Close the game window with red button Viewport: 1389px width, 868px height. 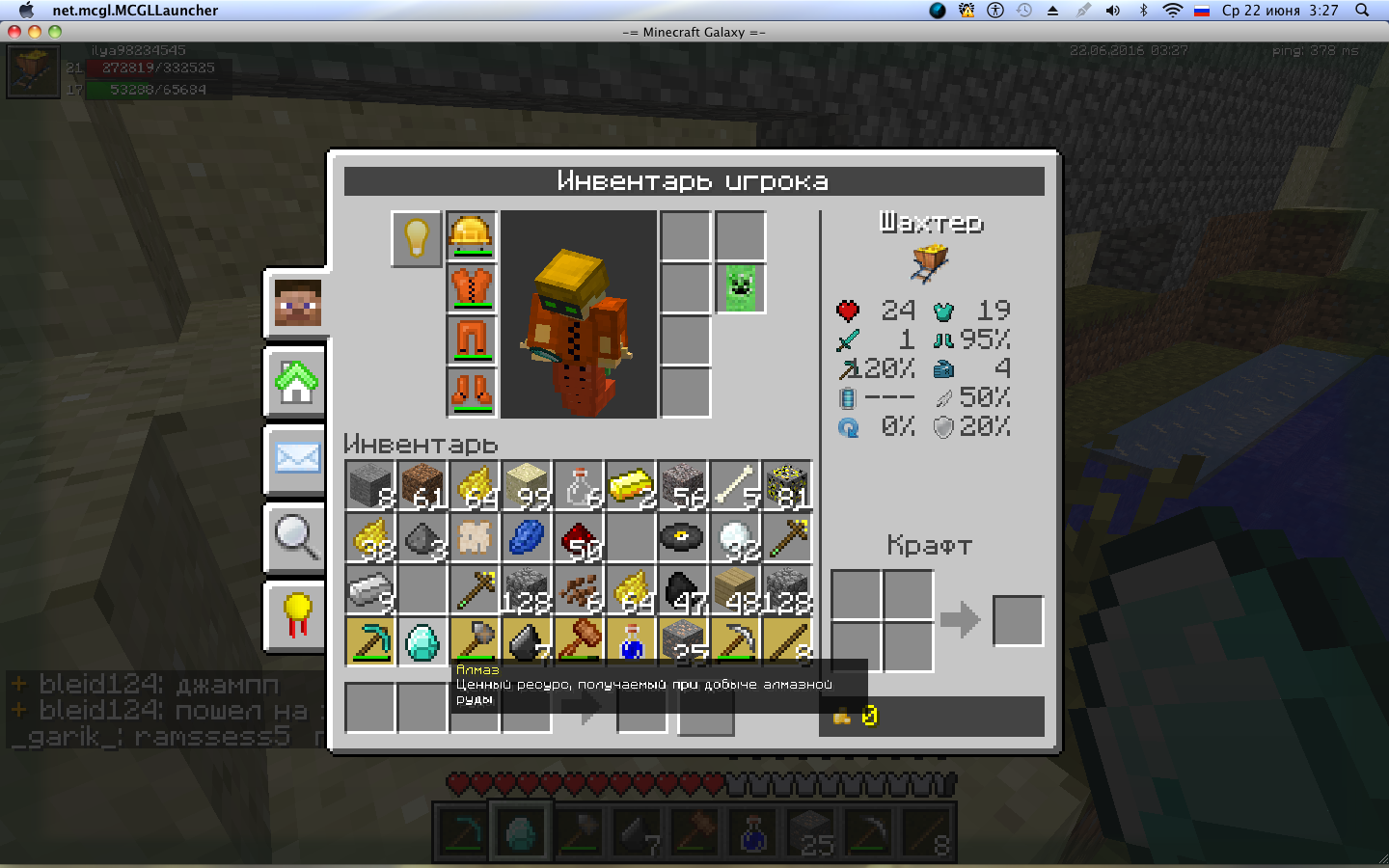pyautogui.click(x=14, y=32)
